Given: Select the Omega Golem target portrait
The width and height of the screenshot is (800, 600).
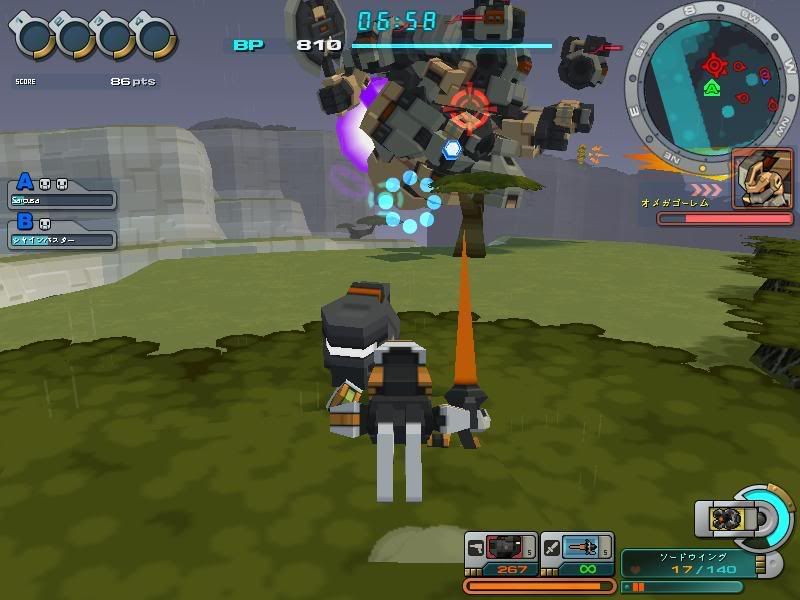Looking at the screenshot, I should tap(762, 179).
